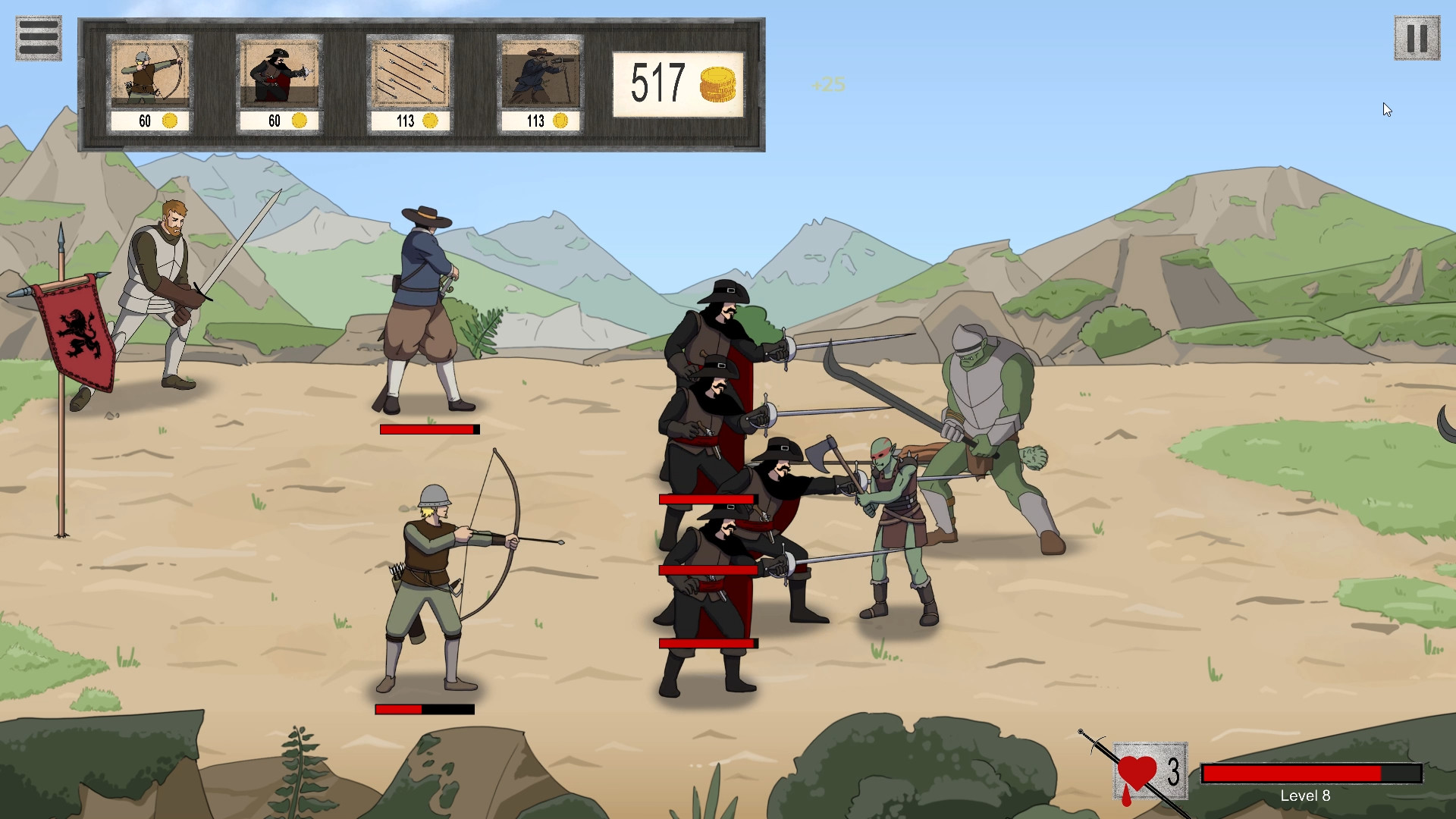Click the gold coin stack beside 517
Viewport: 1456px width, 819px height.
coord(718,85)
